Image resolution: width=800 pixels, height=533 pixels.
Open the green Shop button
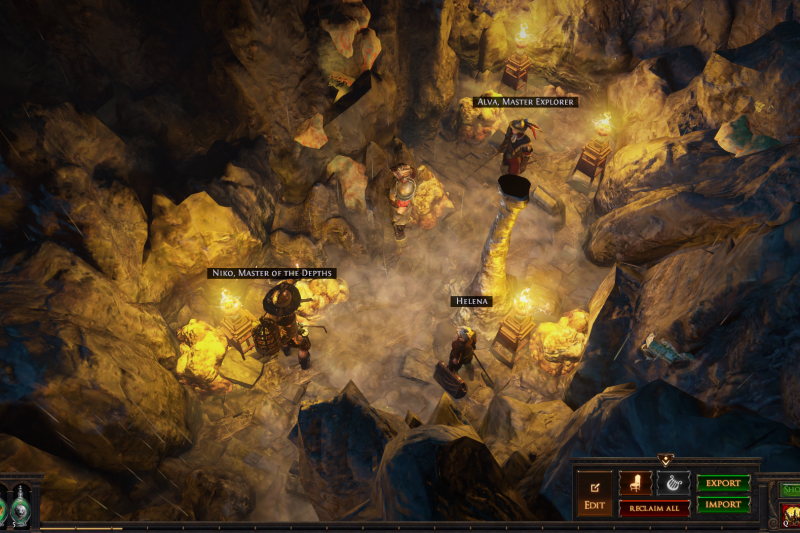[790, 489]
